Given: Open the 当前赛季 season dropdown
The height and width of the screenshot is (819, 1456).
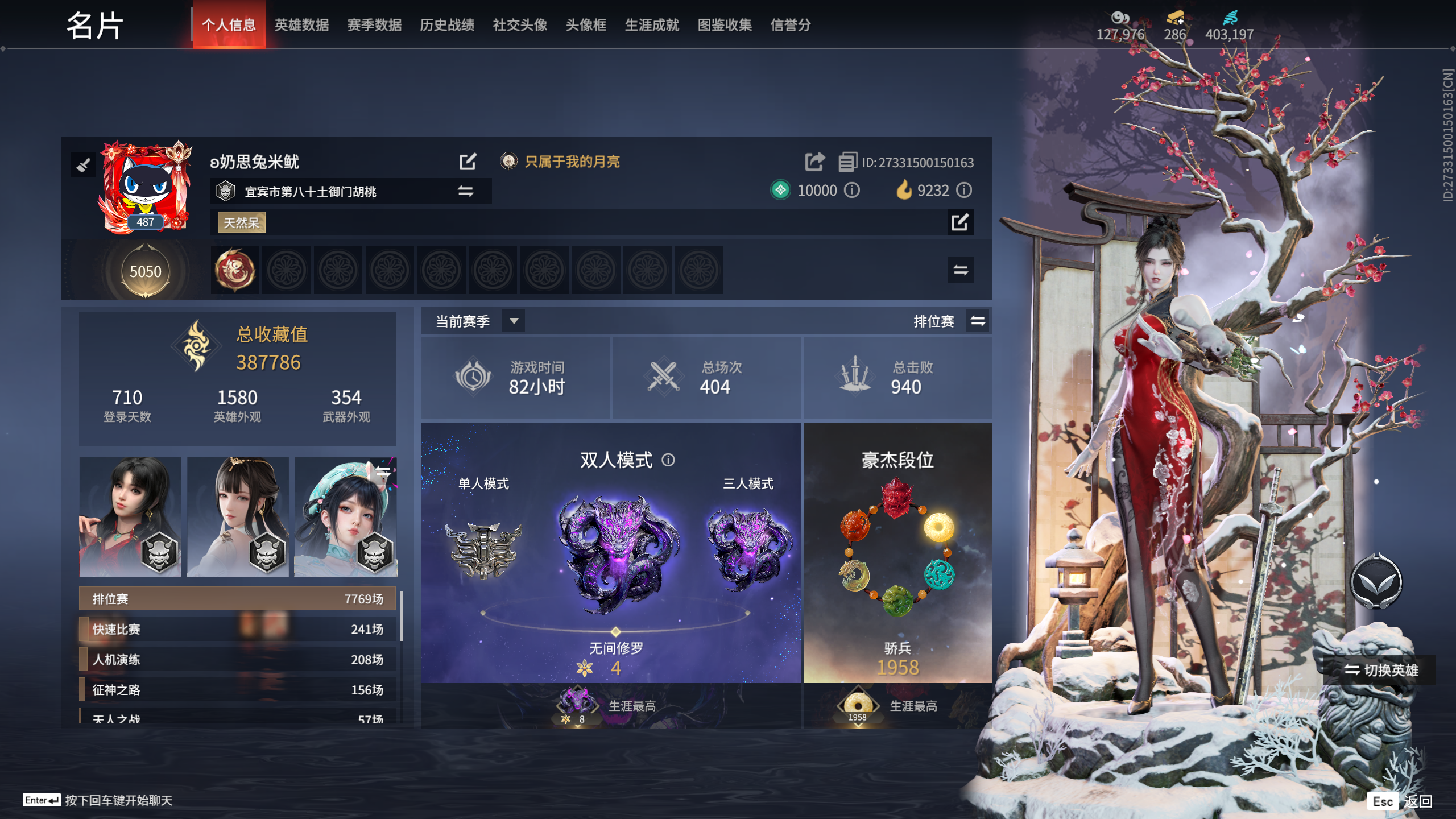Looking at the screenshot, I should pos(514,321).
